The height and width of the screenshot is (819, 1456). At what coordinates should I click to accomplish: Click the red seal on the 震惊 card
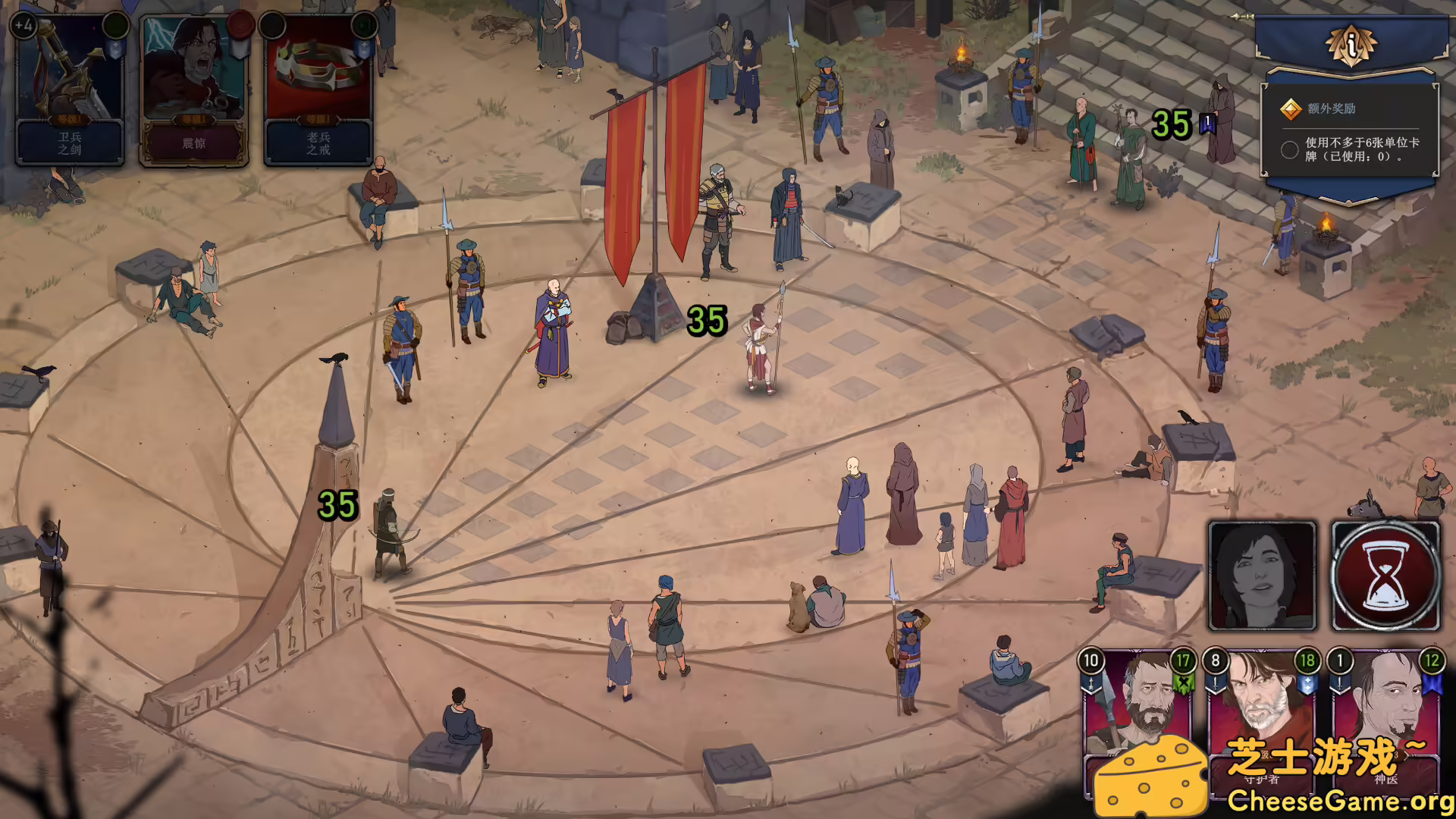240,25
